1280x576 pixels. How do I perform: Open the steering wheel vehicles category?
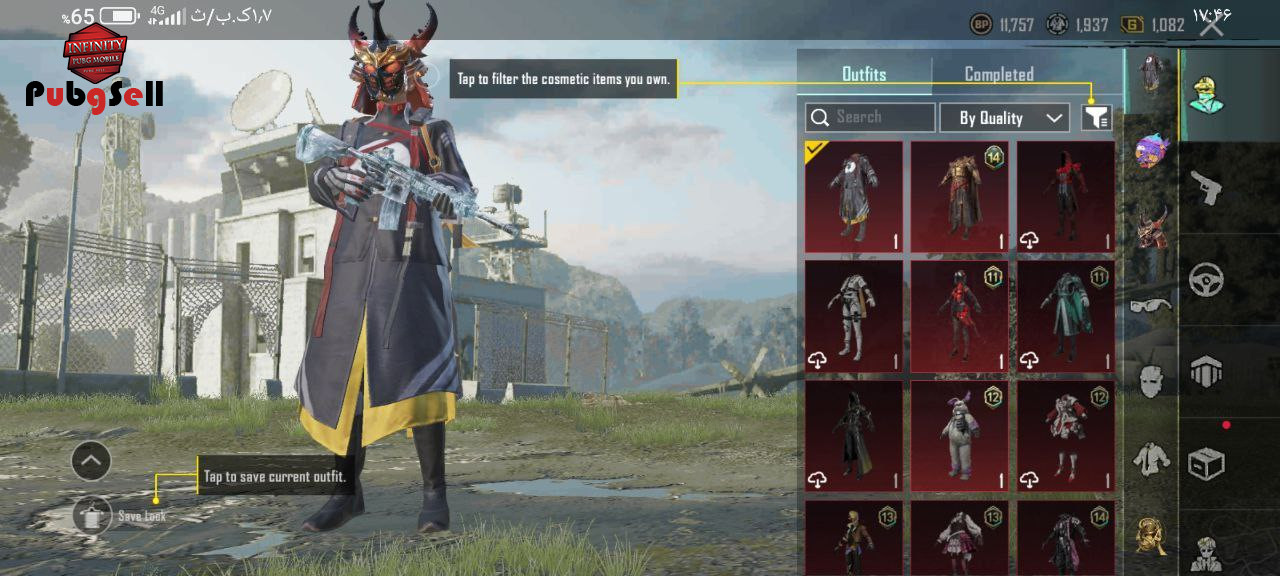coord(1207,280)
